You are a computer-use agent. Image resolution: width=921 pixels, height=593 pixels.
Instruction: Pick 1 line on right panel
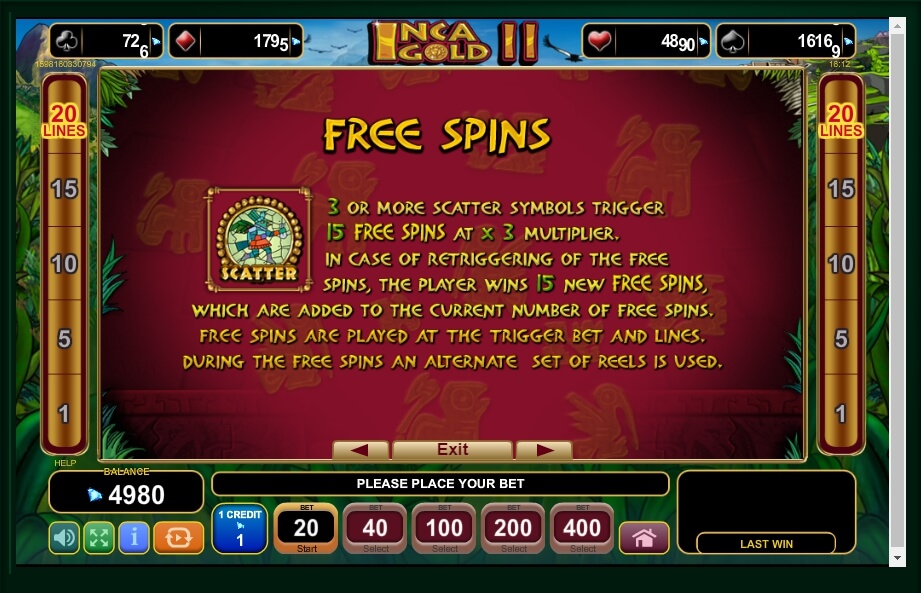[841, 413]
